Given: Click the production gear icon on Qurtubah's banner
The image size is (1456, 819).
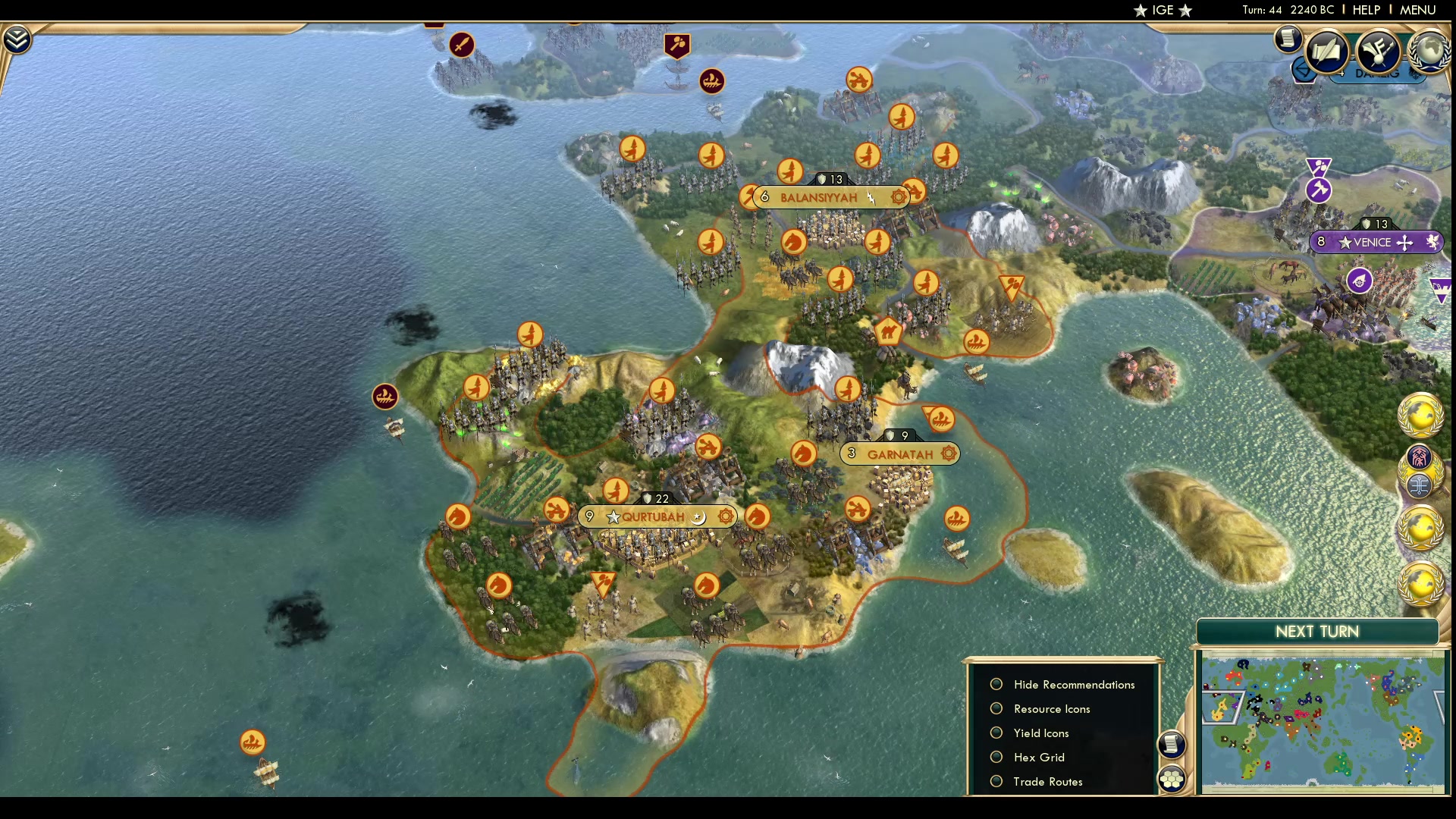Looking at the screenshot, I should 725,516.
